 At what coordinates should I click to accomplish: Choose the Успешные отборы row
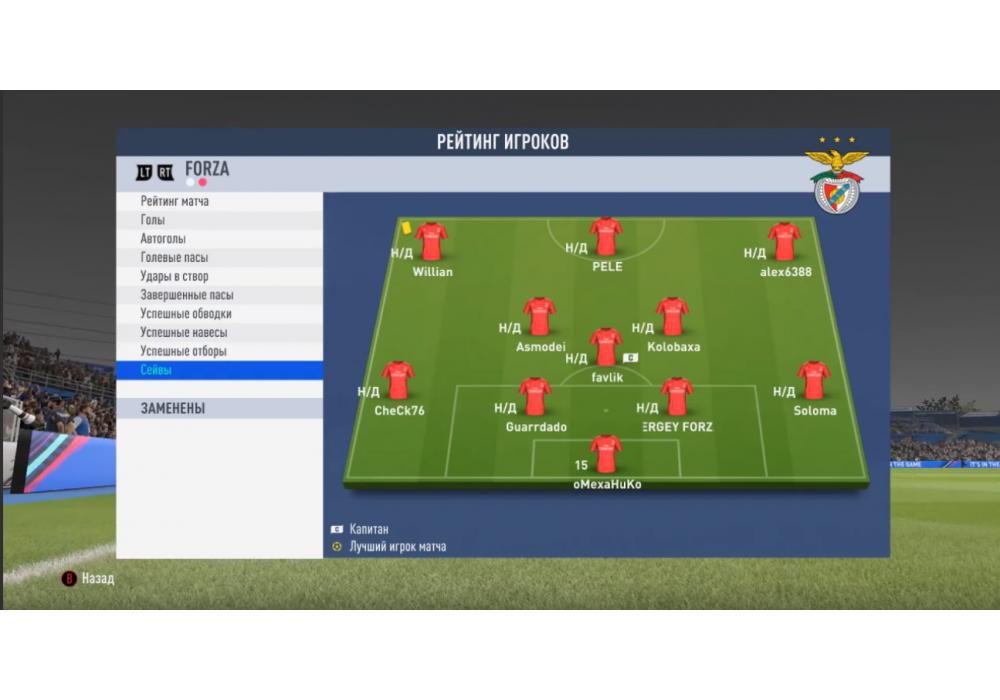[218, 351]
